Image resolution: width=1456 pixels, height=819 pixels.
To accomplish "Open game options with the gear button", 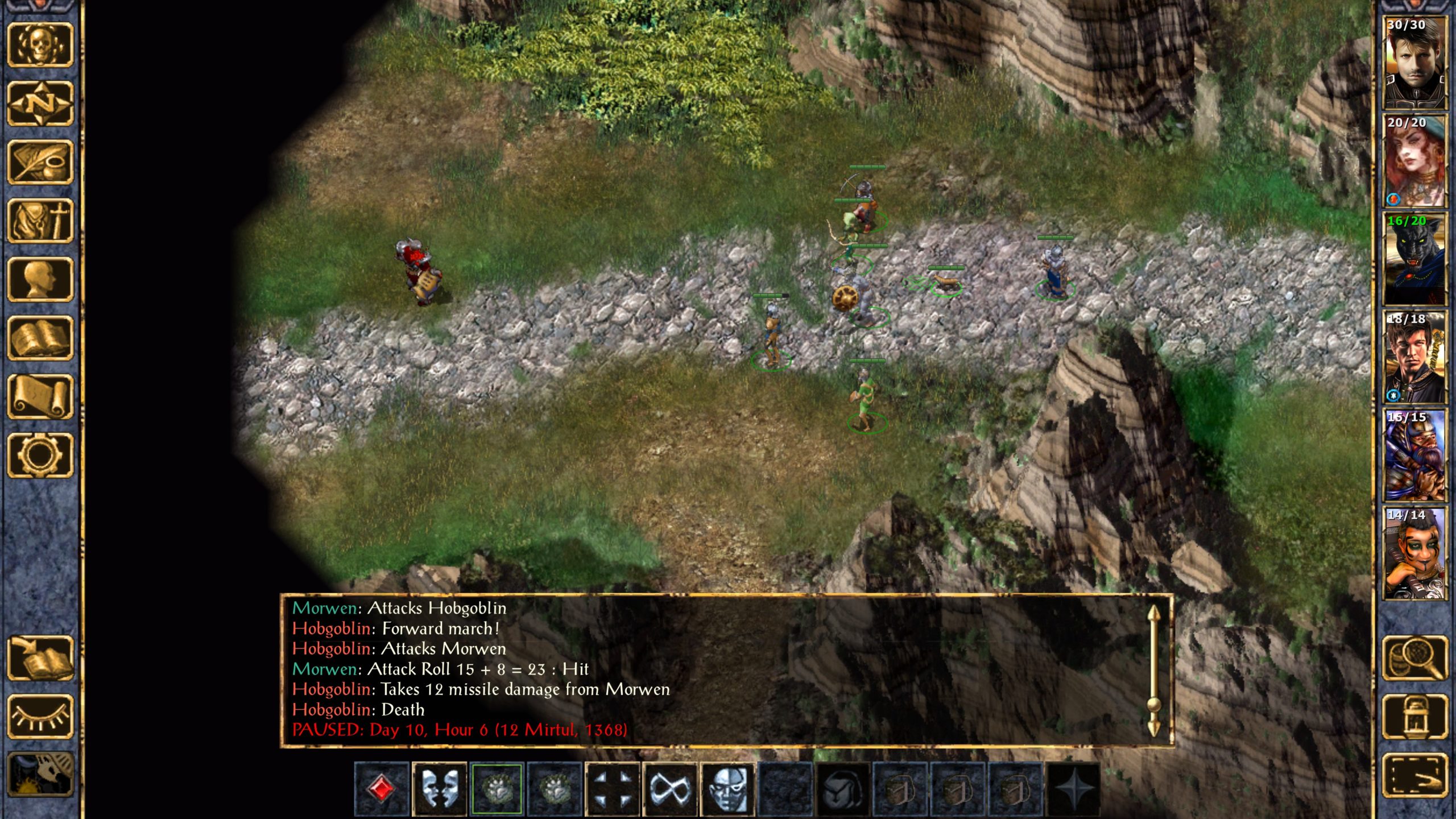I will click(40, 455).
